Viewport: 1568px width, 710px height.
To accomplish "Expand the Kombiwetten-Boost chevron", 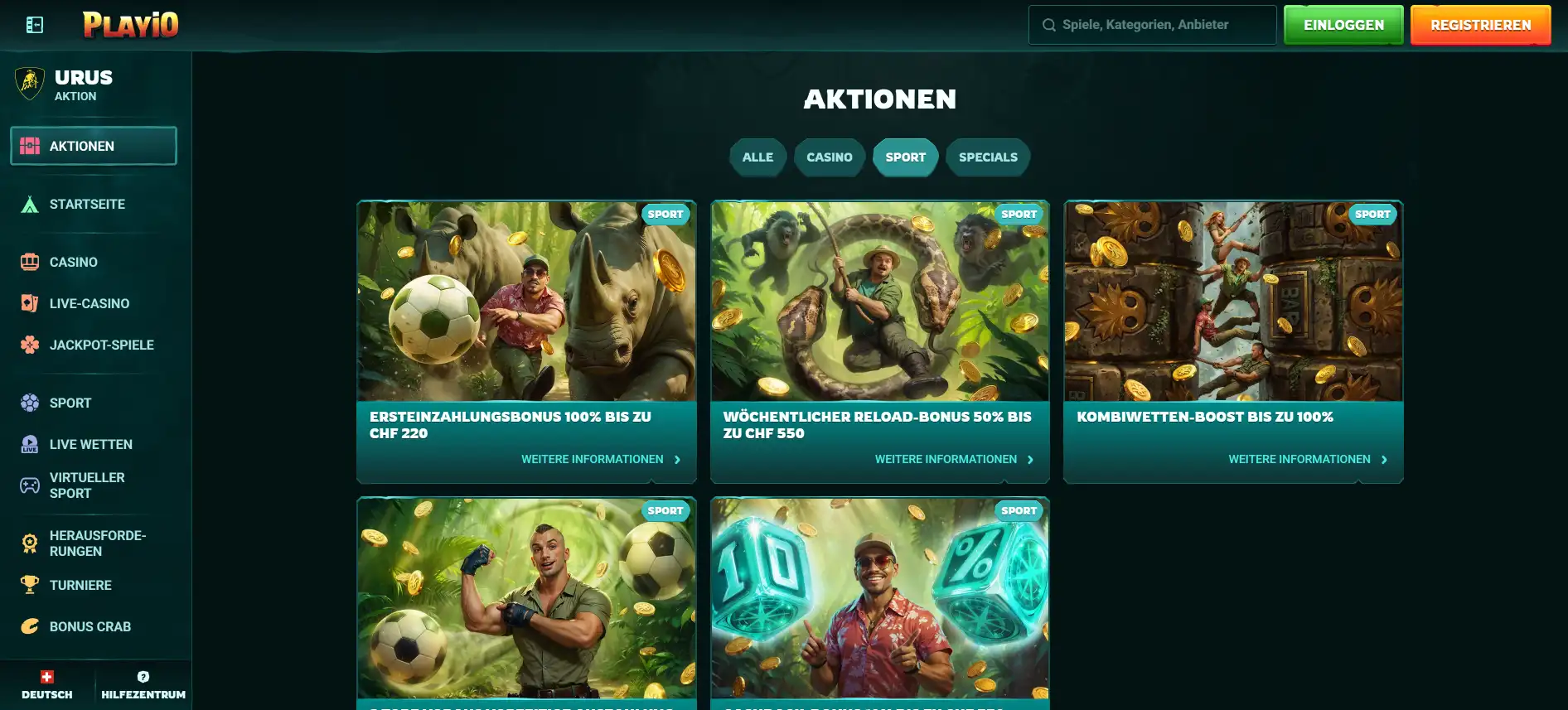I will (x=1384, y=458).
